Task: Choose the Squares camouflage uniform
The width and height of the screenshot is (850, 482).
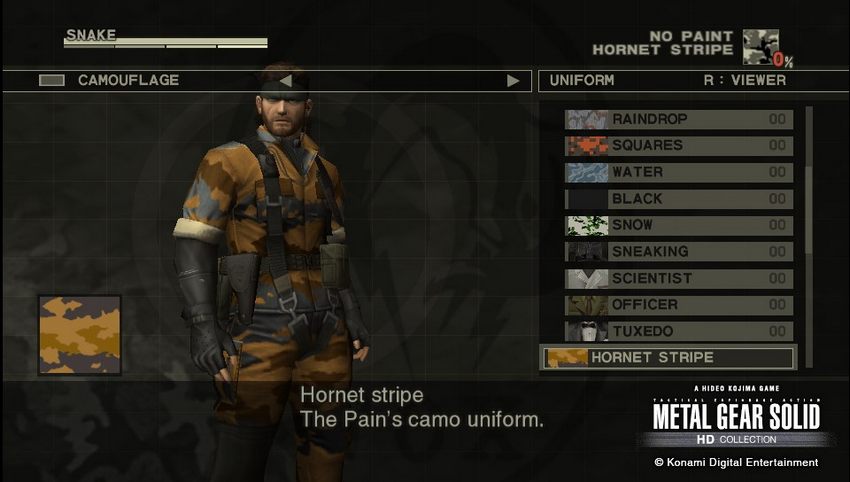Action: pos(678,146)
